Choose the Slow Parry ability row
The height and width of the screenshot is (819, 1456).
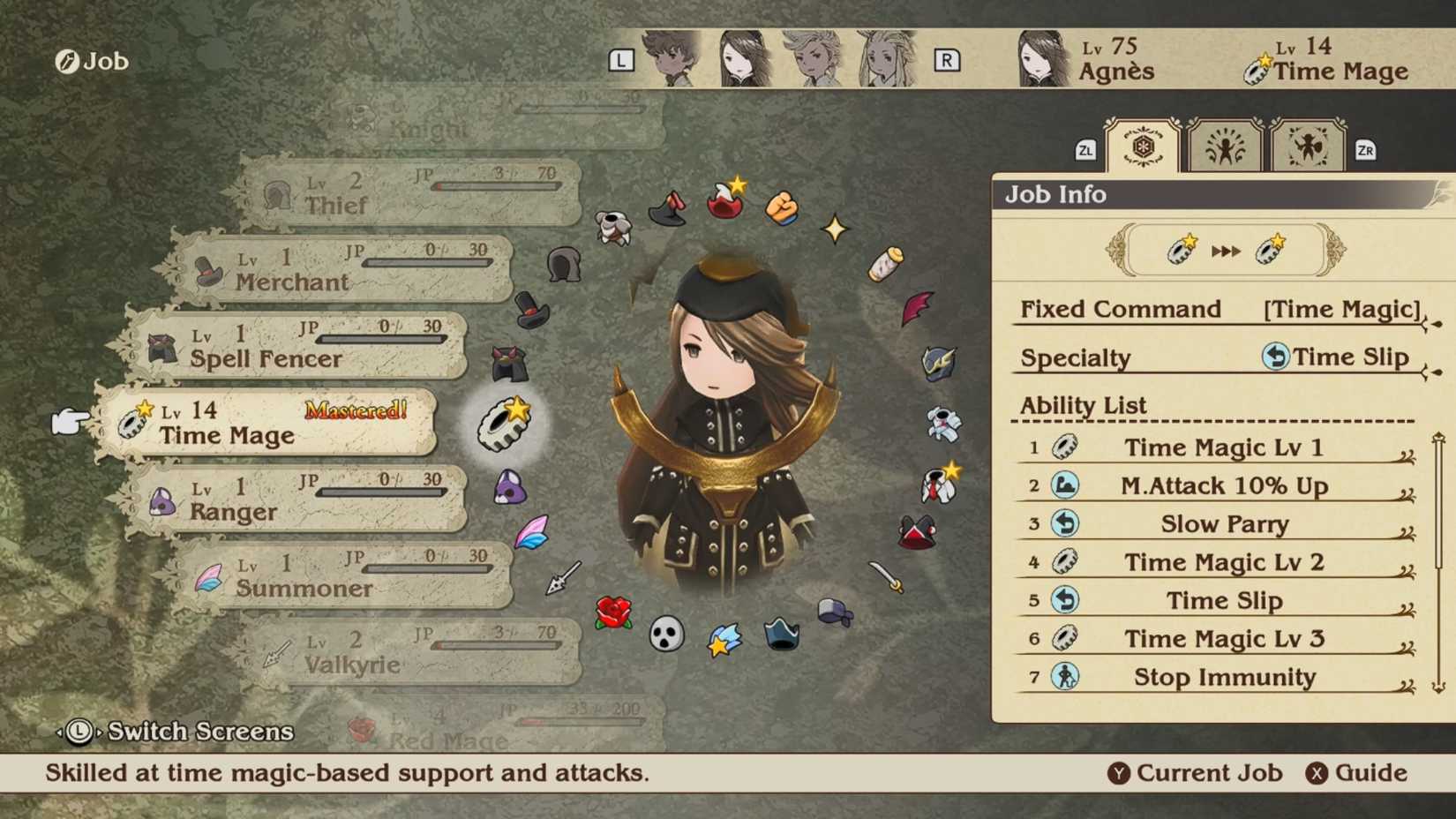point(1223,524)
